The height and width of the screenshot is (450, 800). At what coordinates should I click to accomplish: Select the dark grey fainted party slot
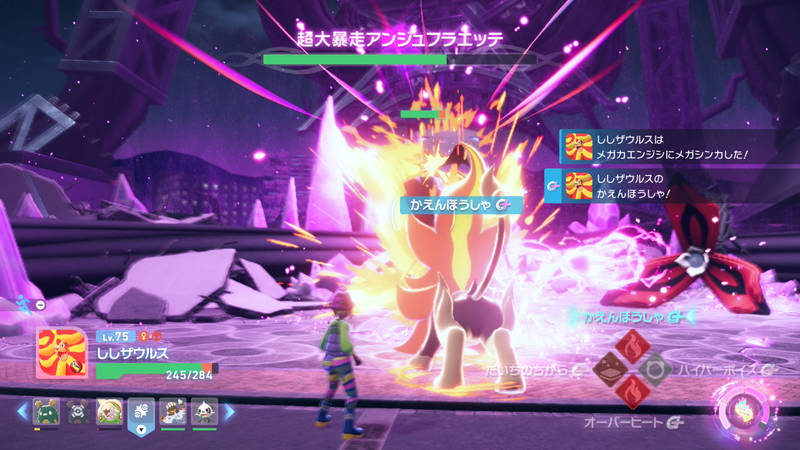pyautogui.click(x=77, y=410)
